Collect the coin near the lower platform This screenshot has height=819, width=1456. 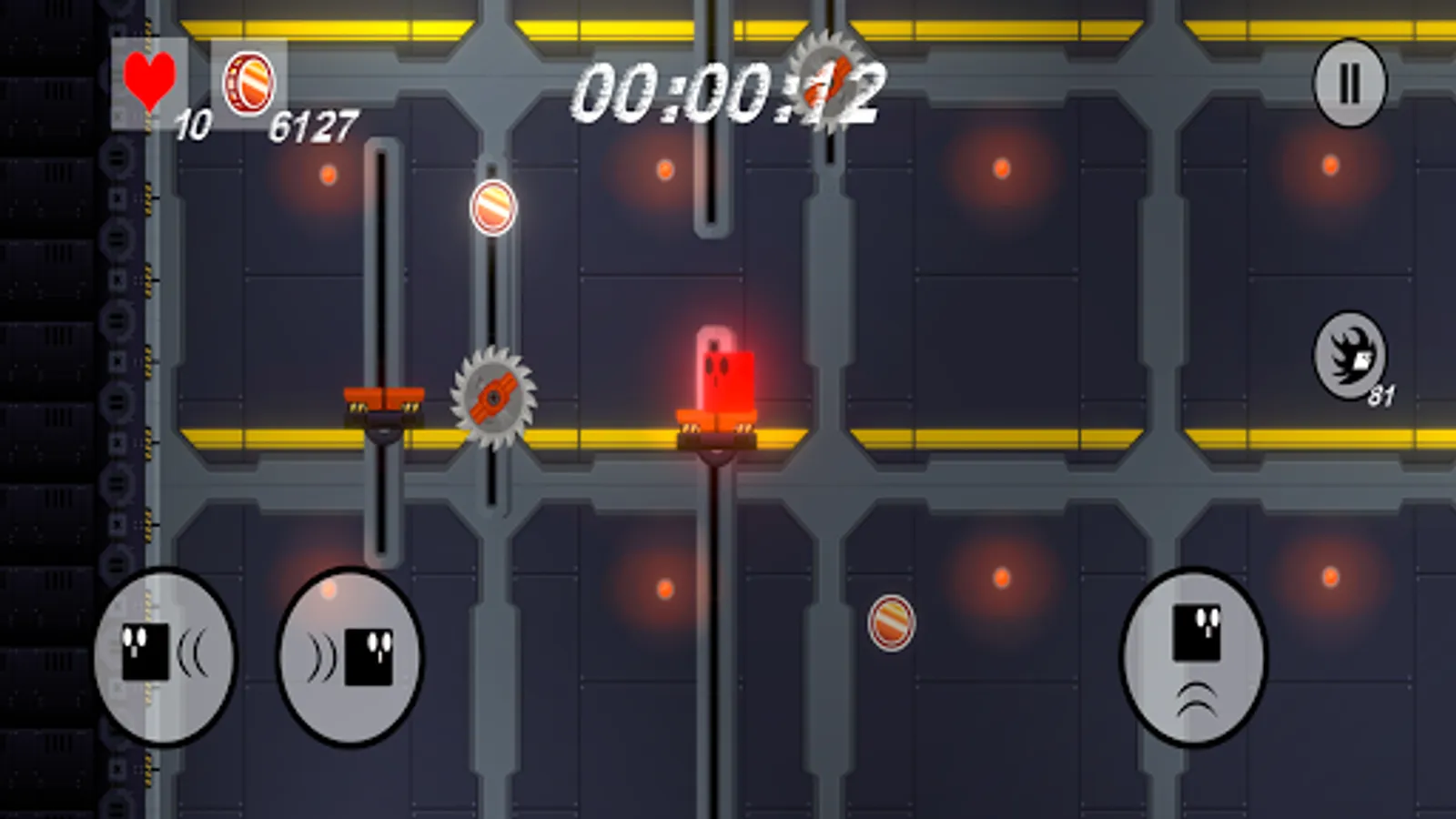click(x=890, y=623)
